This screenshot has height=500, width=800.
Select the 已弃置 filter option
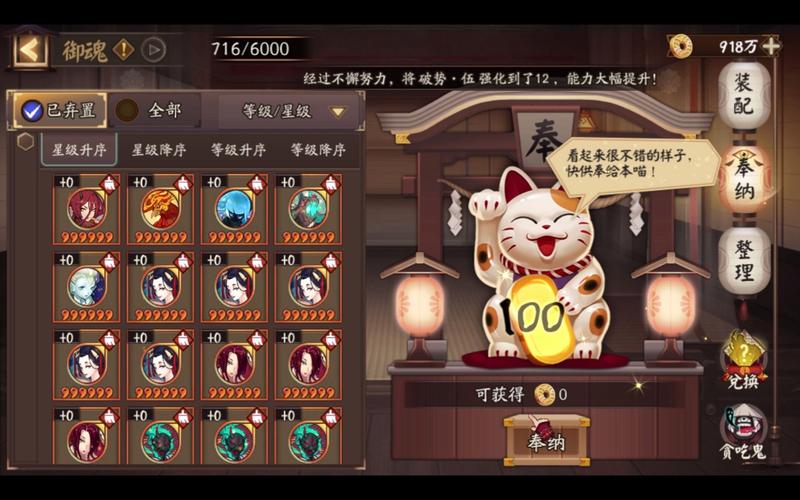(x=60, y=110)
